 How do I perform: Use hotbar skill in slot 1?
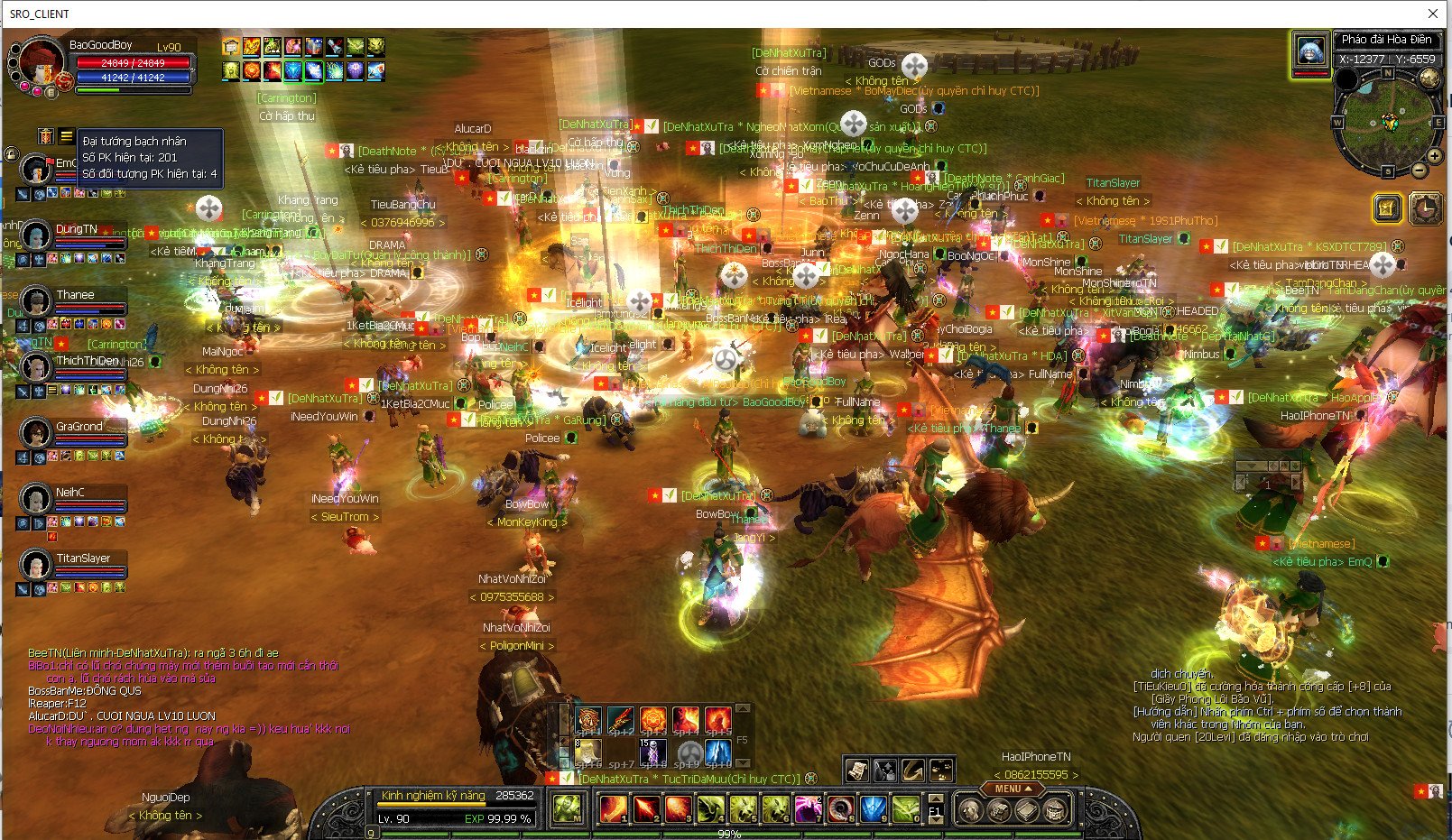614,808
